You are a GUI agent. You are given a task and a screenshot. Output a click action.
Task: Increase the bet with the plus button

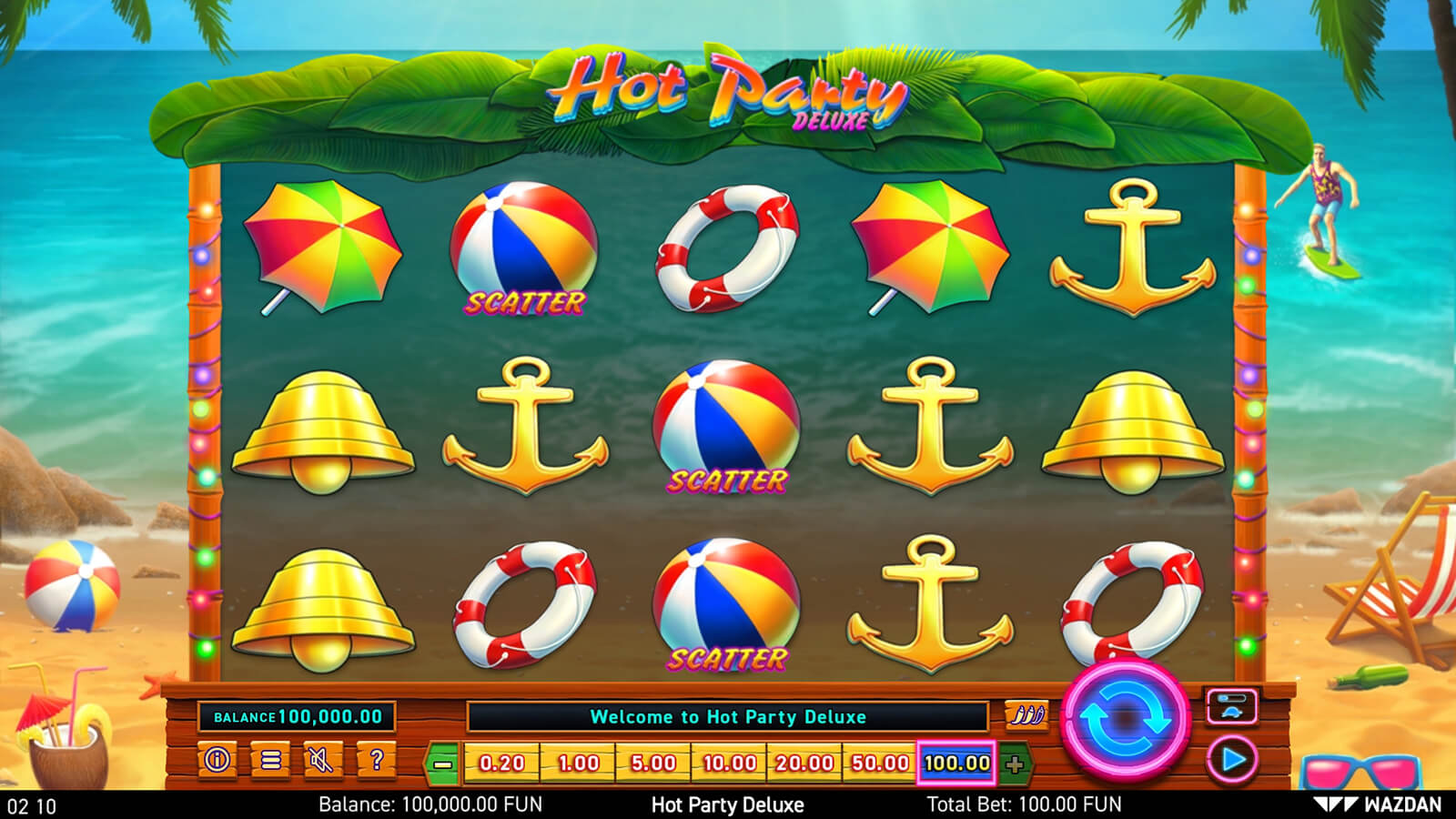[1015, 763]
